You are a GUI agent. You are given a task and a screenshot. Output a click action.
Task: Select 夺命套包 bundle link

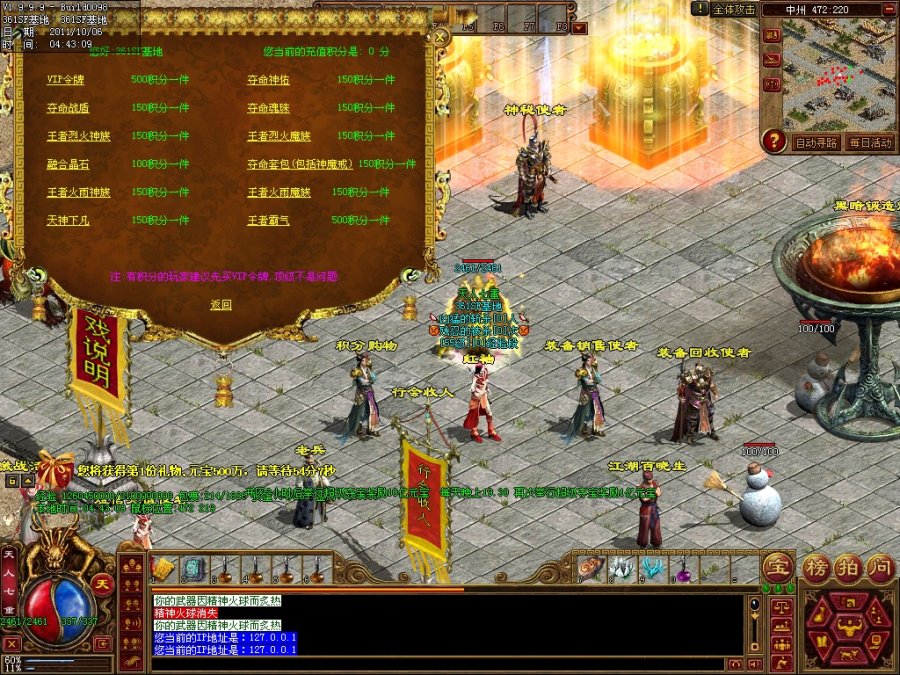(x=300, y=163)
